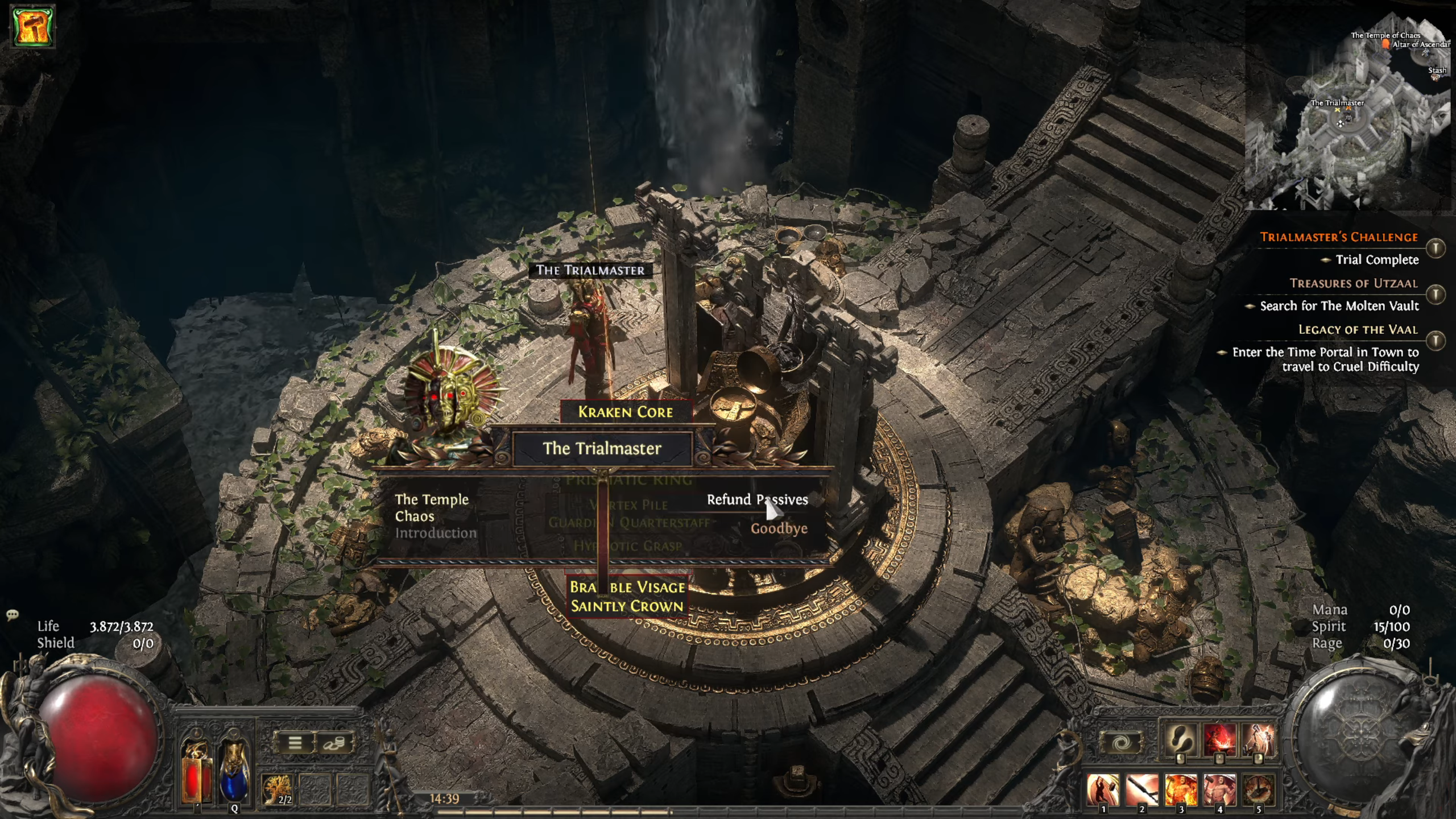Pick up the Kraken Core item
Viewport: 1456px width, 819px height.
pos(626,412)
